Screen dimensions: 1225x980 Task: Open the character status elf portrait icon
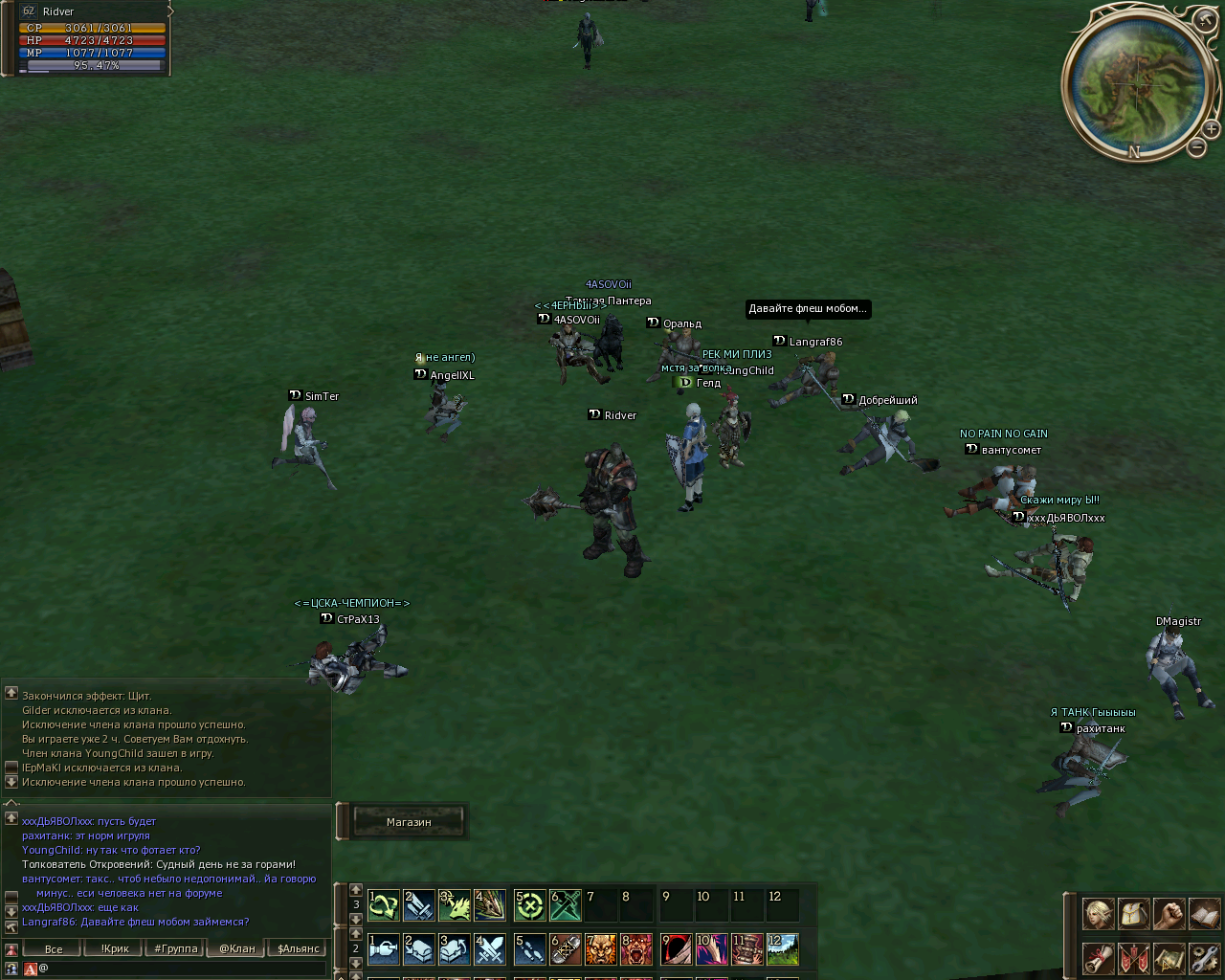pyautogui.click(x=1098, y=914)
